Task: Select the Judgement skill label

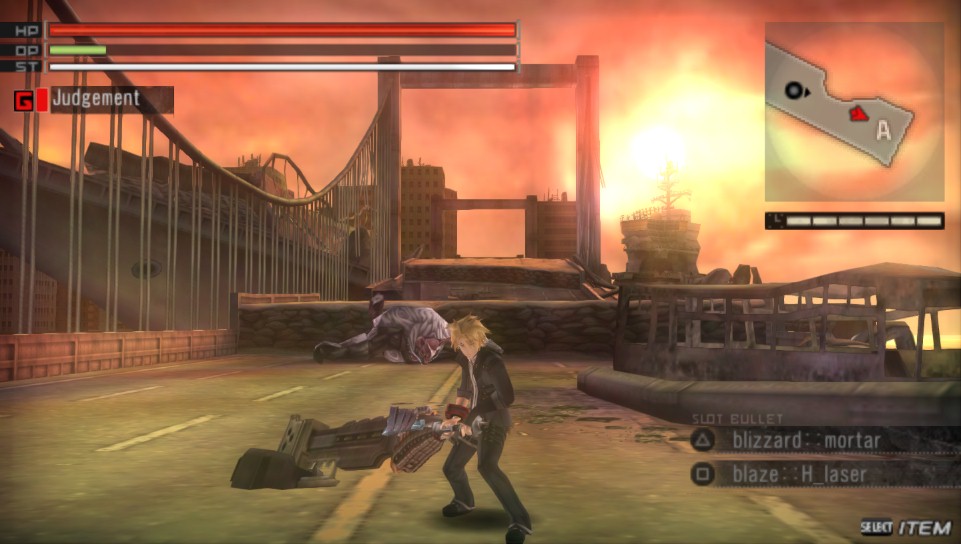Action: click(97, 99)
